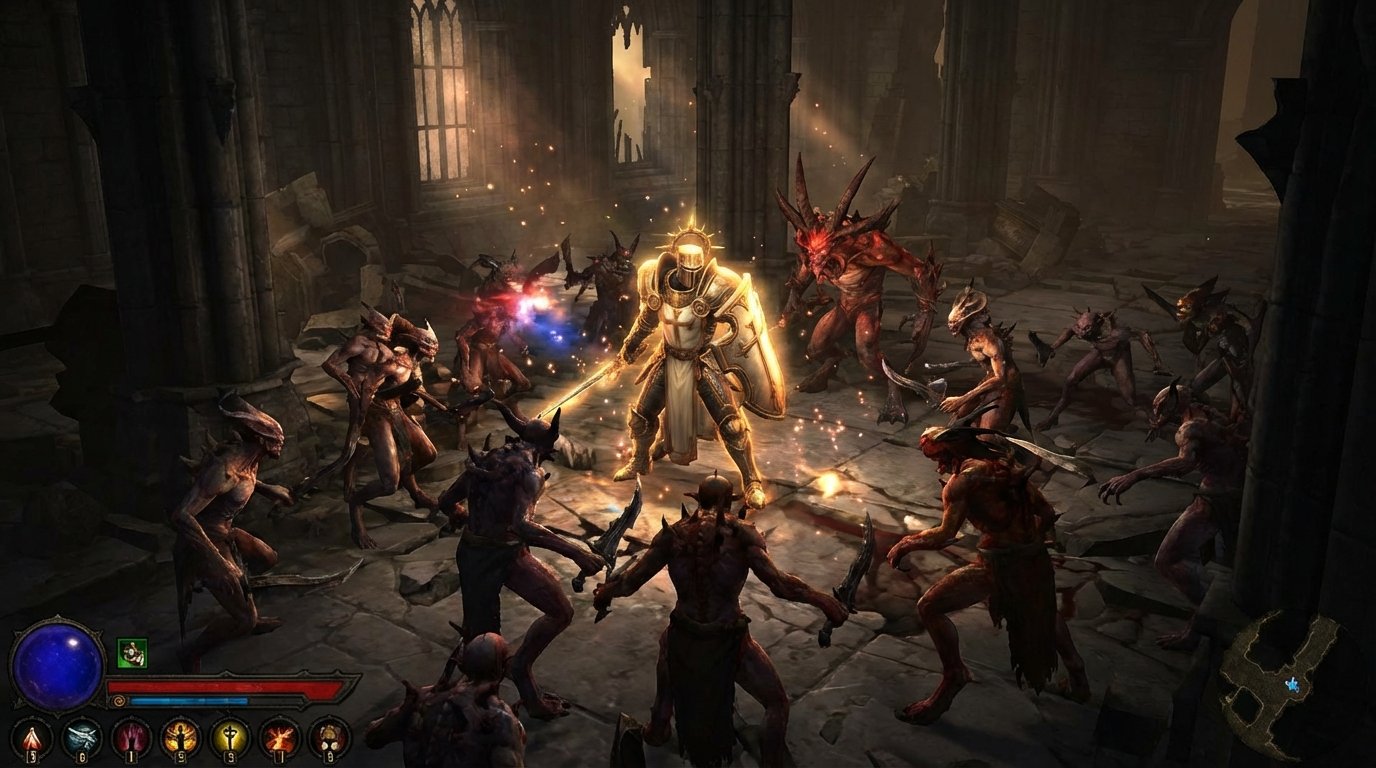This screenshot has height=768, width=1376.
Task: Cast the fiery winged figure skill
Action: (181, 738)
